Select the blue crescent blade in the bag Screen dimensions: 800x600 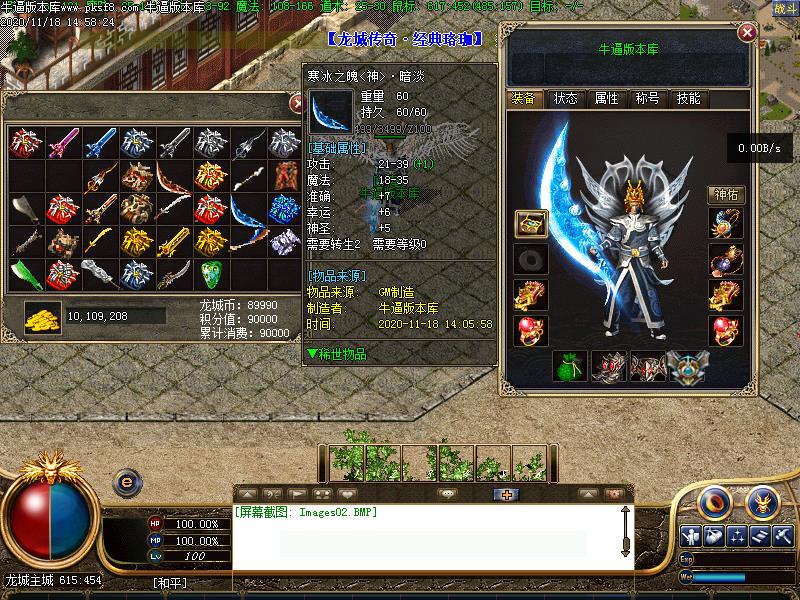[247, 210]
